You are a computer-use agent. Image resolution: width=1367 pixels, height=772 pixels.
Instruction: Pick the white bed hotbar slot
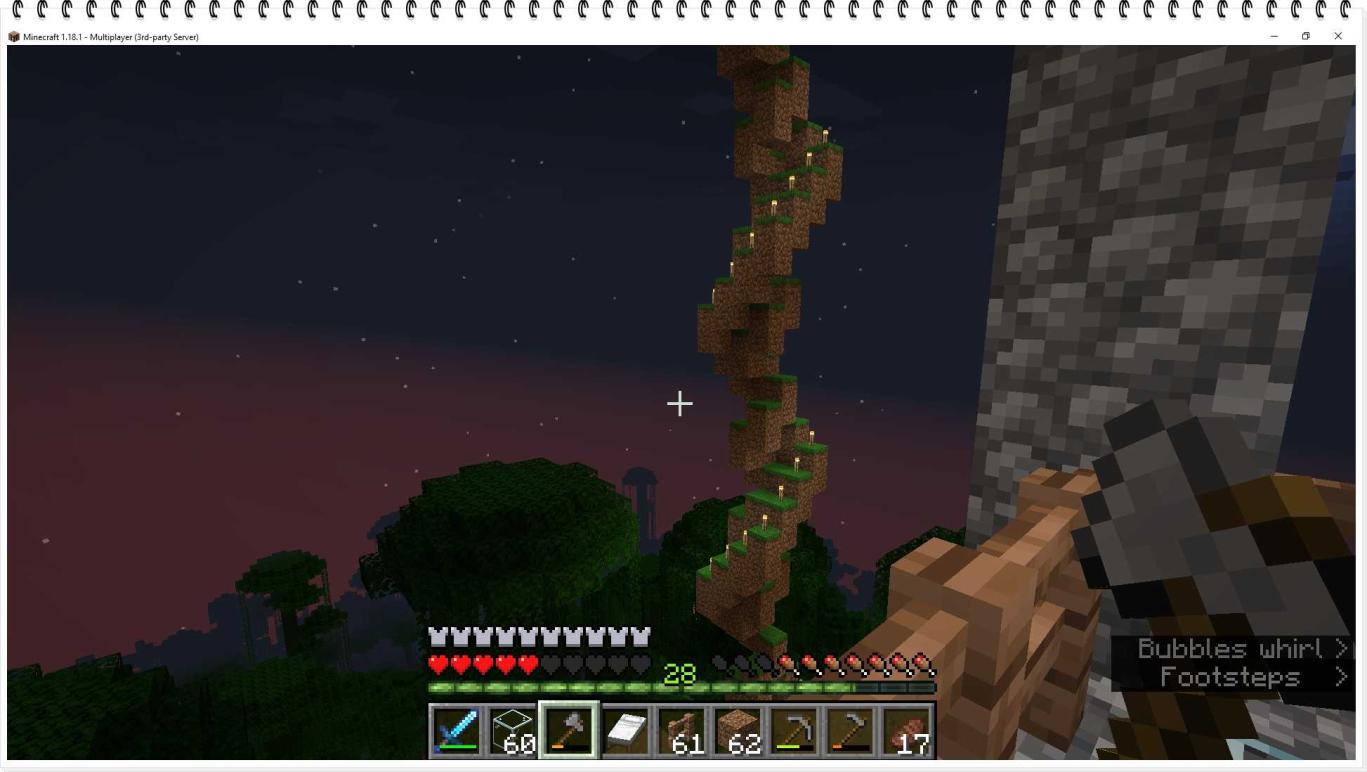point(625,730)
